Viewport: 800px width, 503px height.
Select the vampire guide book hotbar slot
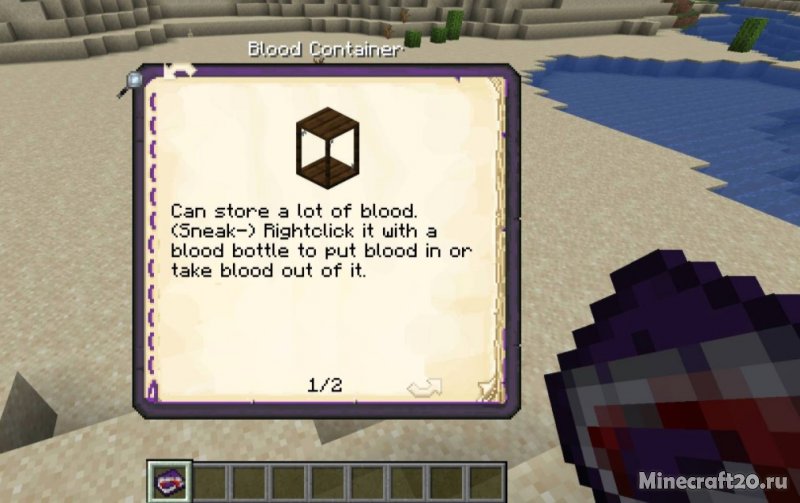click(x=166, y=481)
